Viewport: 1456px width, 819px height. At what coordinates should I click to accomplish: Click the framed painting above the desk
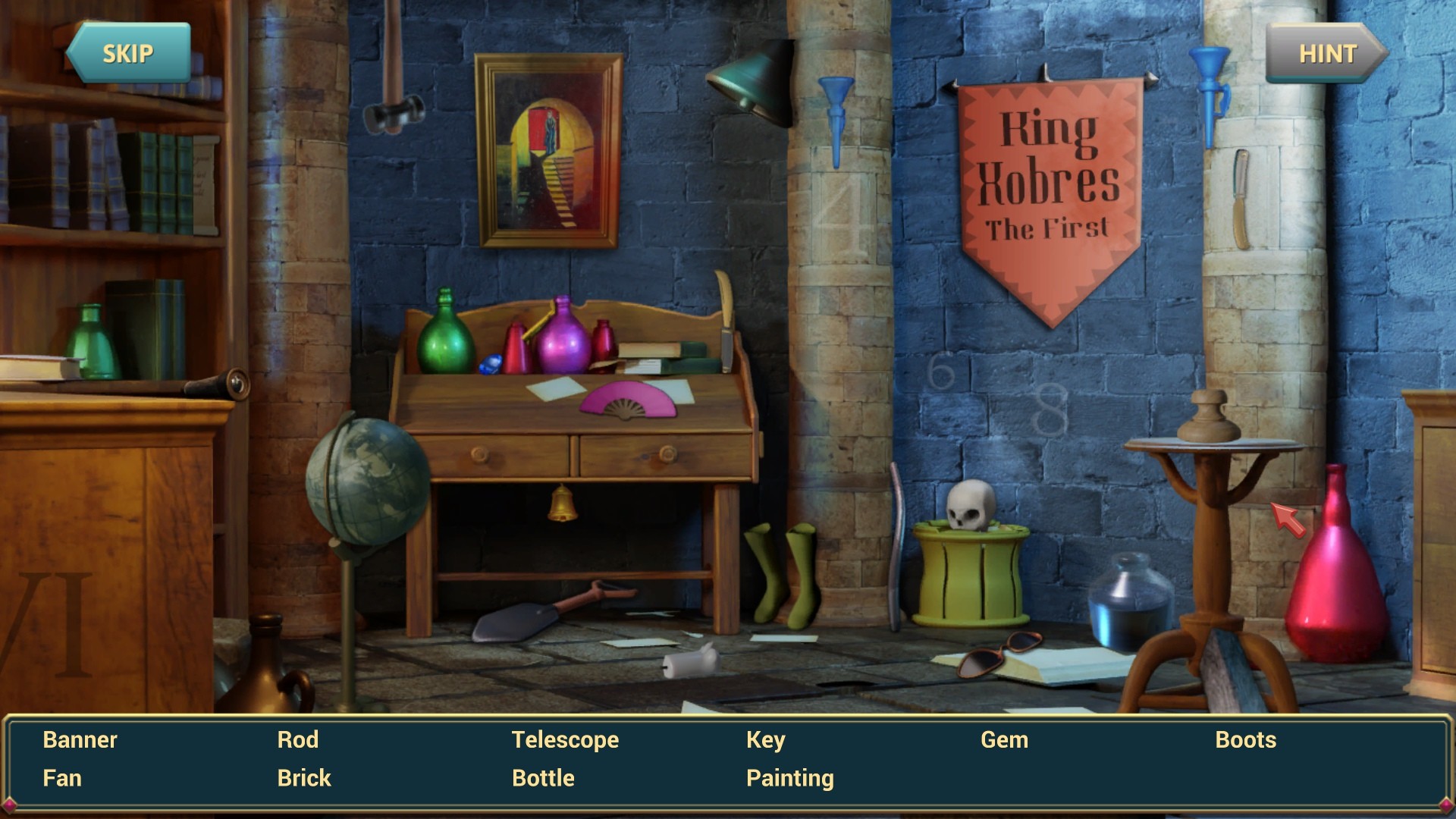click(x=548, y=149)
